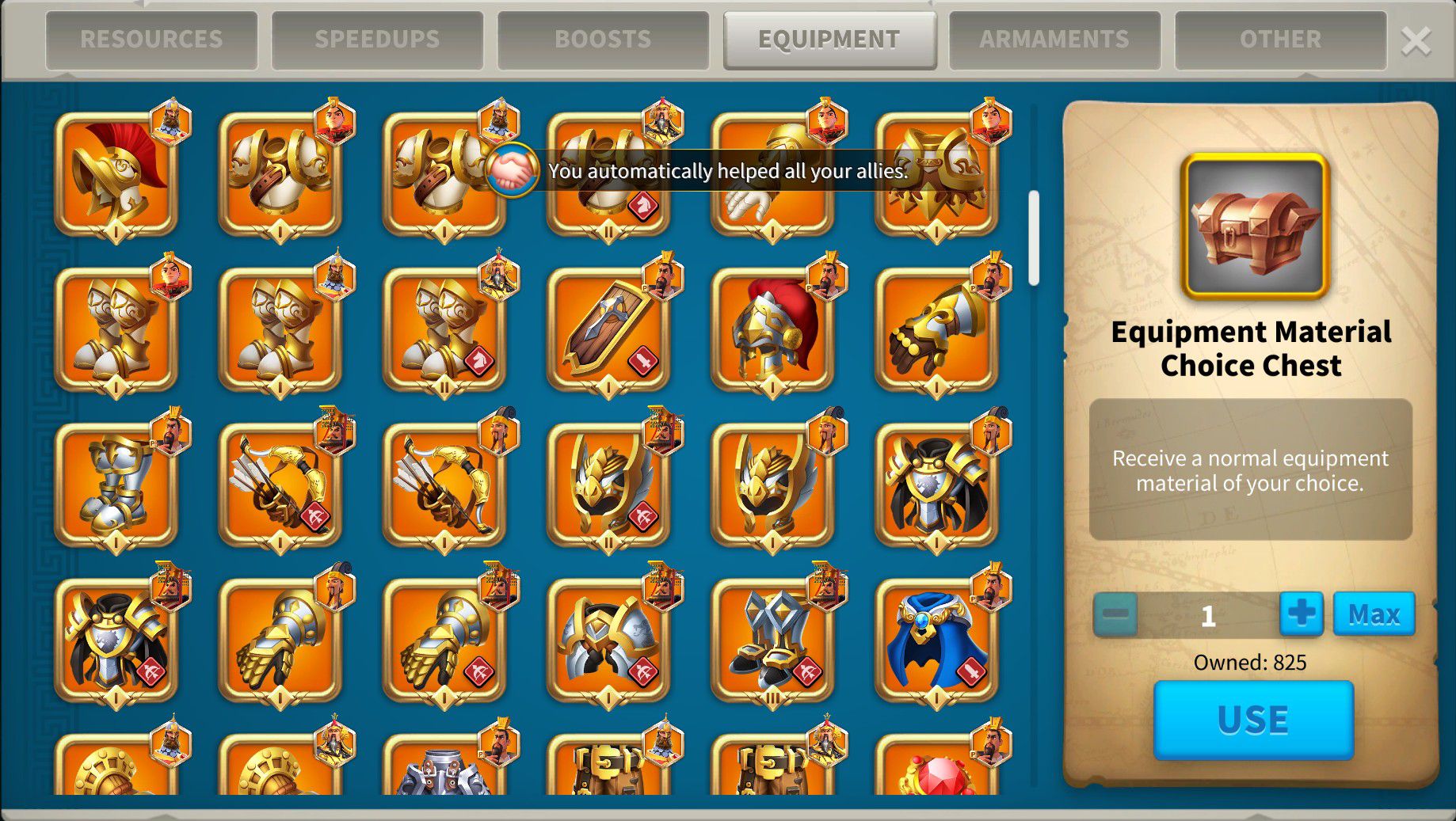Select the Boosts tab
Image resolution: width=1456 pixels, height=821 pixels.
tap(603, 39)
